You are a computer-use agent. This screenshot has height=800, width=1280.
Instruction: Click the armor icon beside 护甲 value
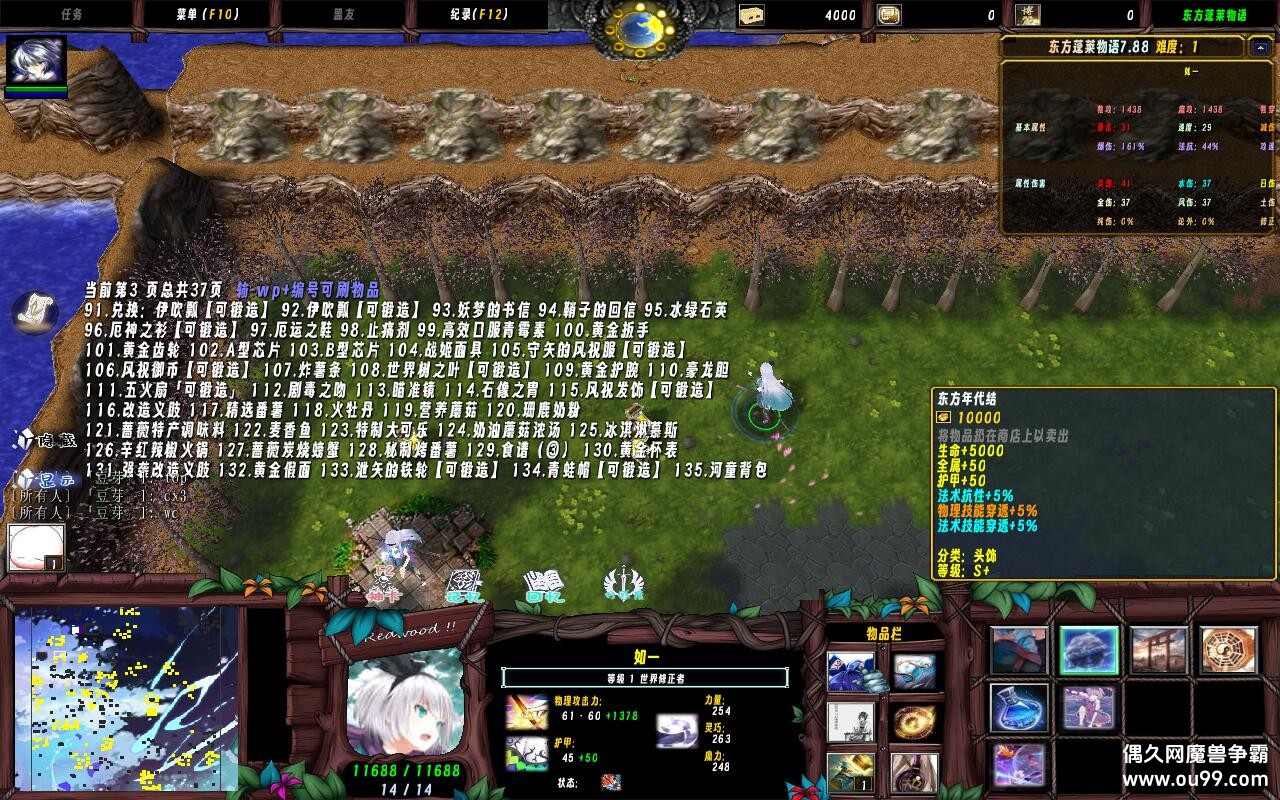coord(526,753)
